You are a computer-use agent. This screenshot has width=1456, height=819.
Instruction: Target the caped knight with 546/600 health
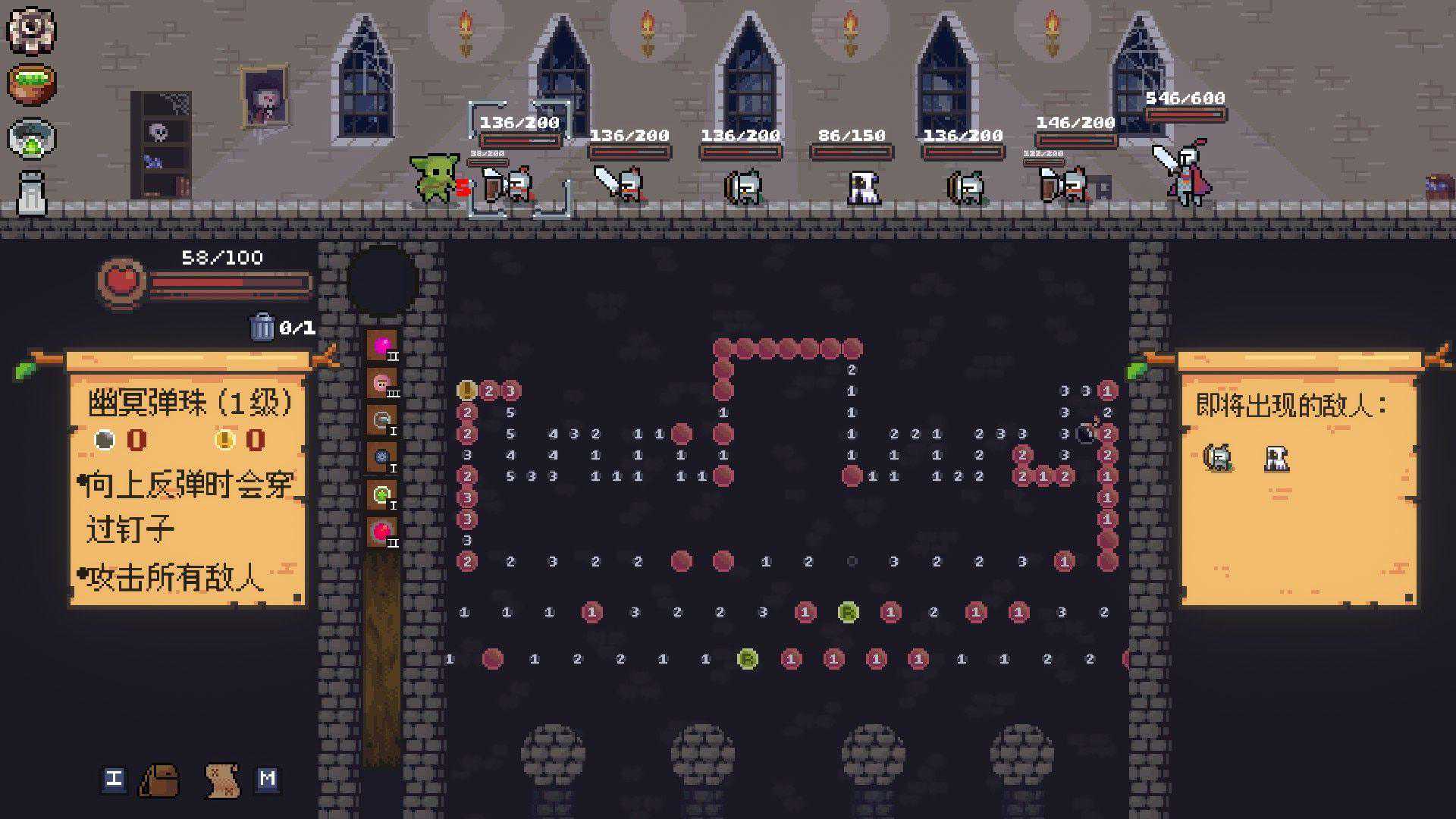1185,173
